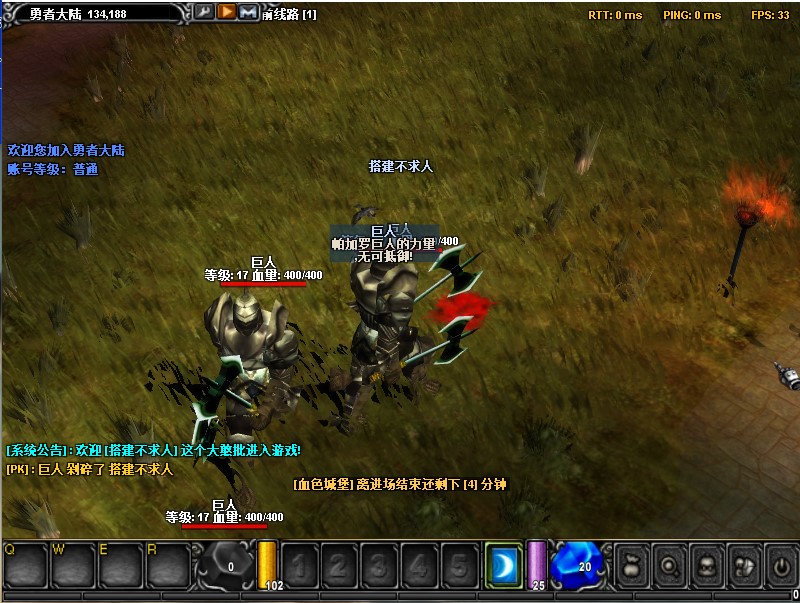Select the E skill slot
Screen dimensions: 800x603
122,567
